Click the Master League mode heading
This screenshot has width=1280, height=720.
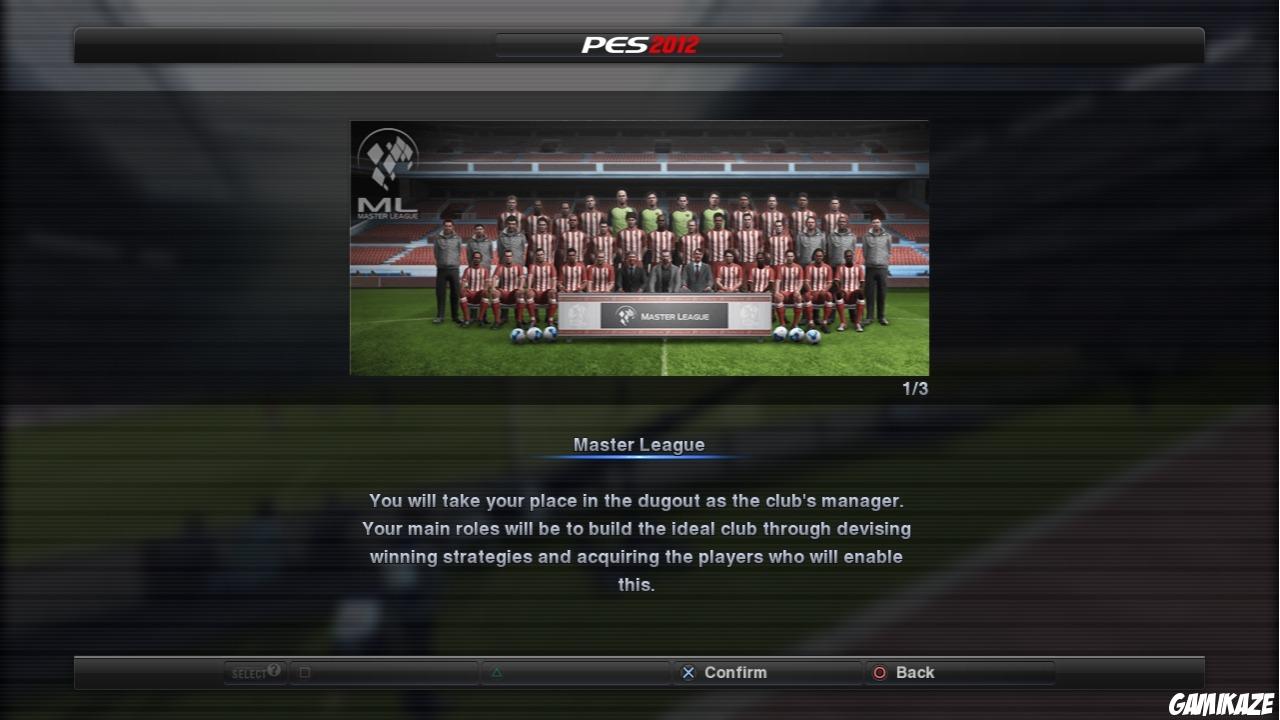639,444
